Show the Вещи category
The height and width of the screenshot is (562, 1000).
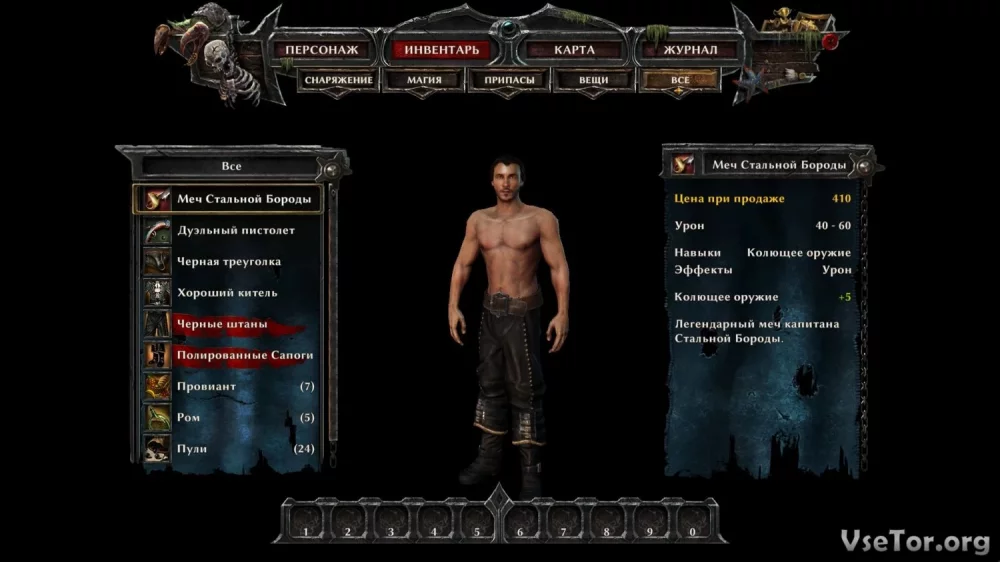[594, 80]
